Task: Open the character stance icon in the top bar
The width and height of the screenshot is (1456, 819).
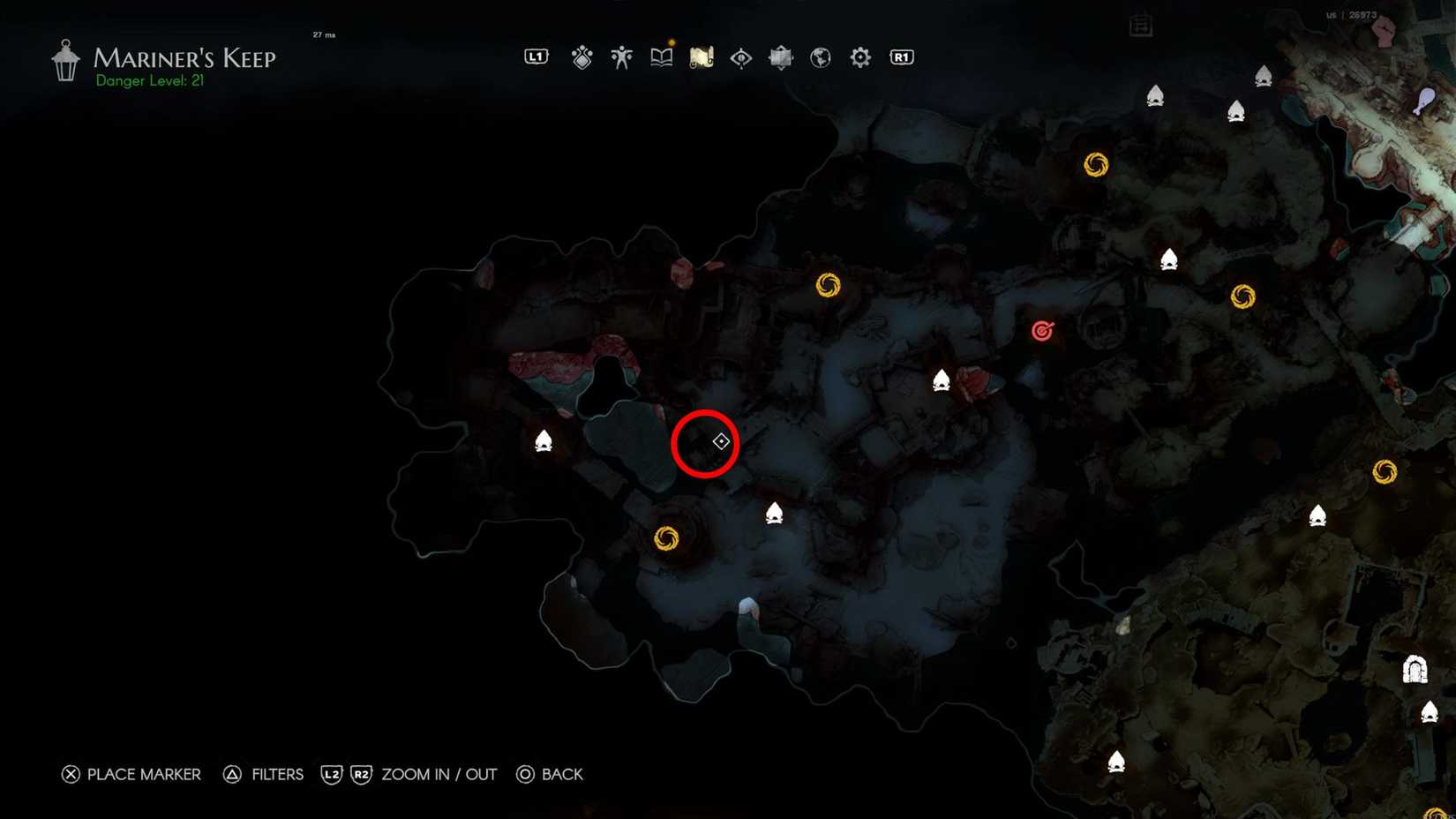Action: (x=621, y=56)
